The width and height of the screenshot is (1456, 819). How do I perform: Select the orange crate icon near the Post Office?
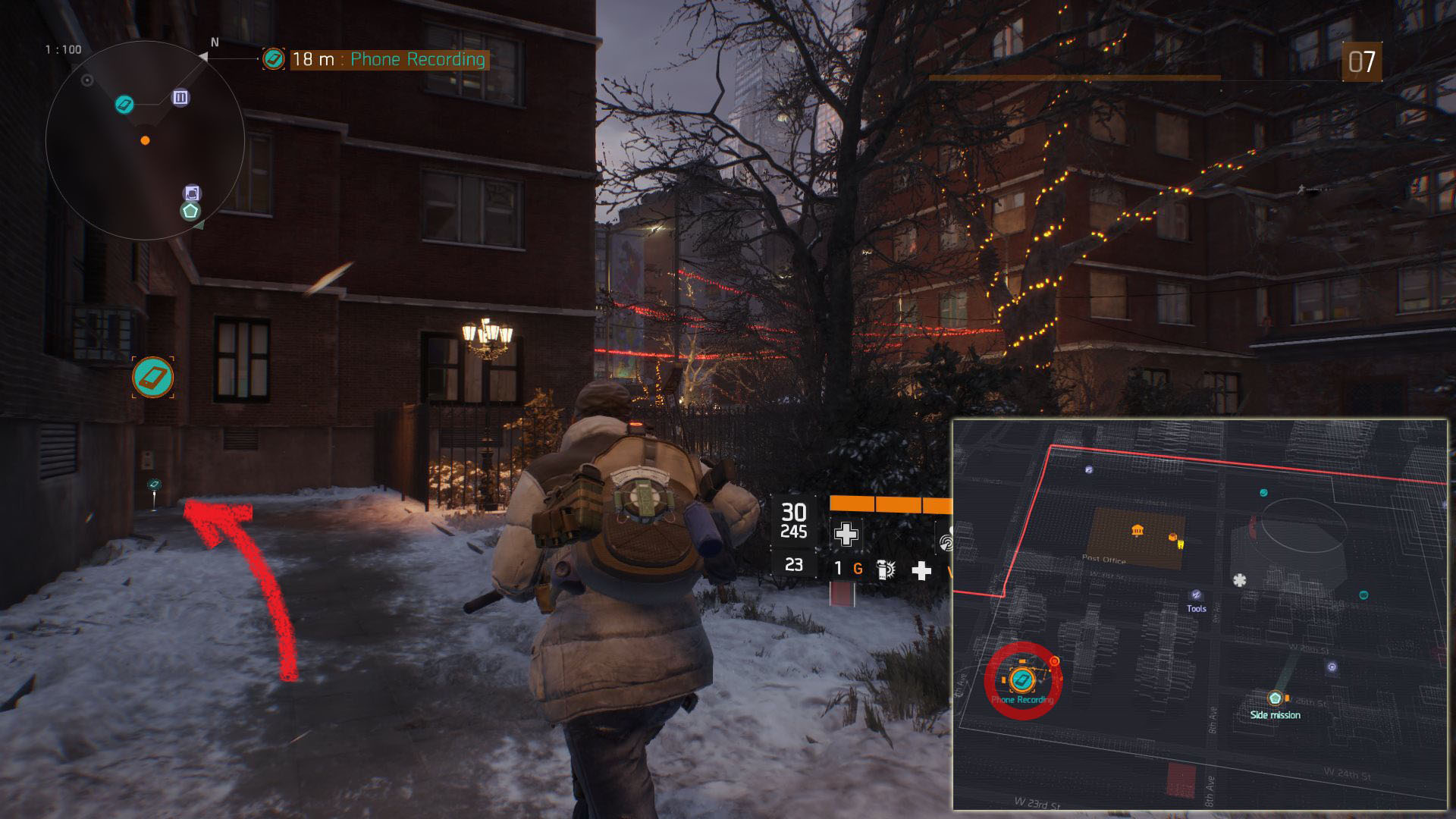1175,538
